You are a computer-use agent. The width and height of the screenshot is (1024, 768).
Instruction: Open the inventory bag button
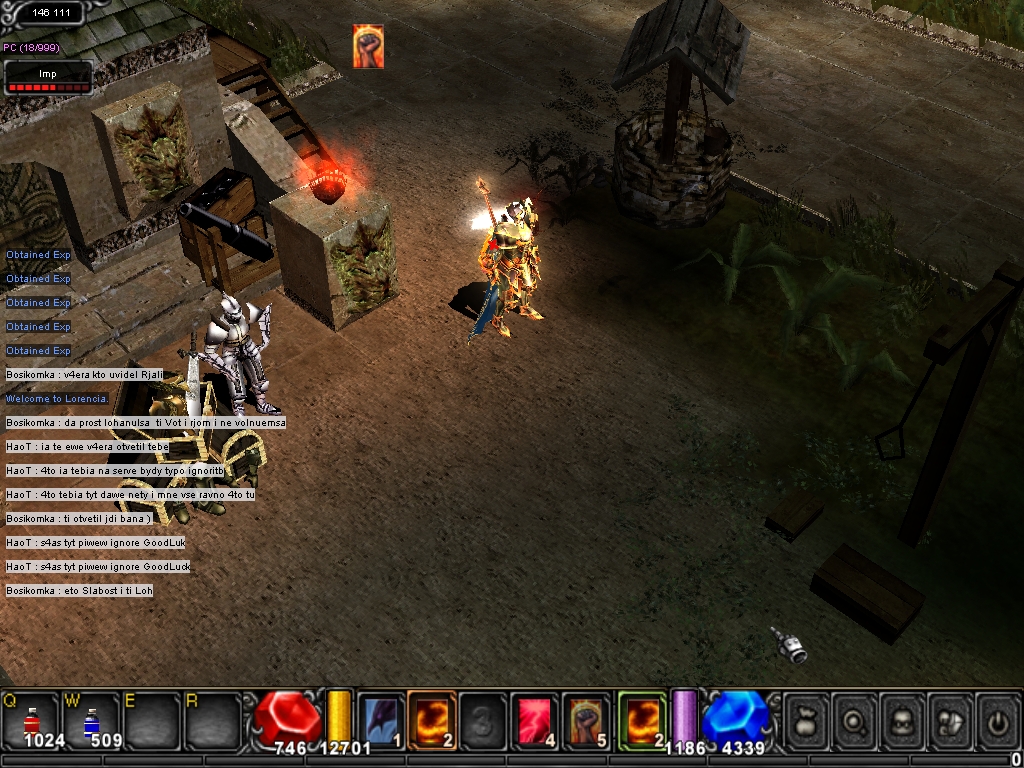click(x=807, y=720)
